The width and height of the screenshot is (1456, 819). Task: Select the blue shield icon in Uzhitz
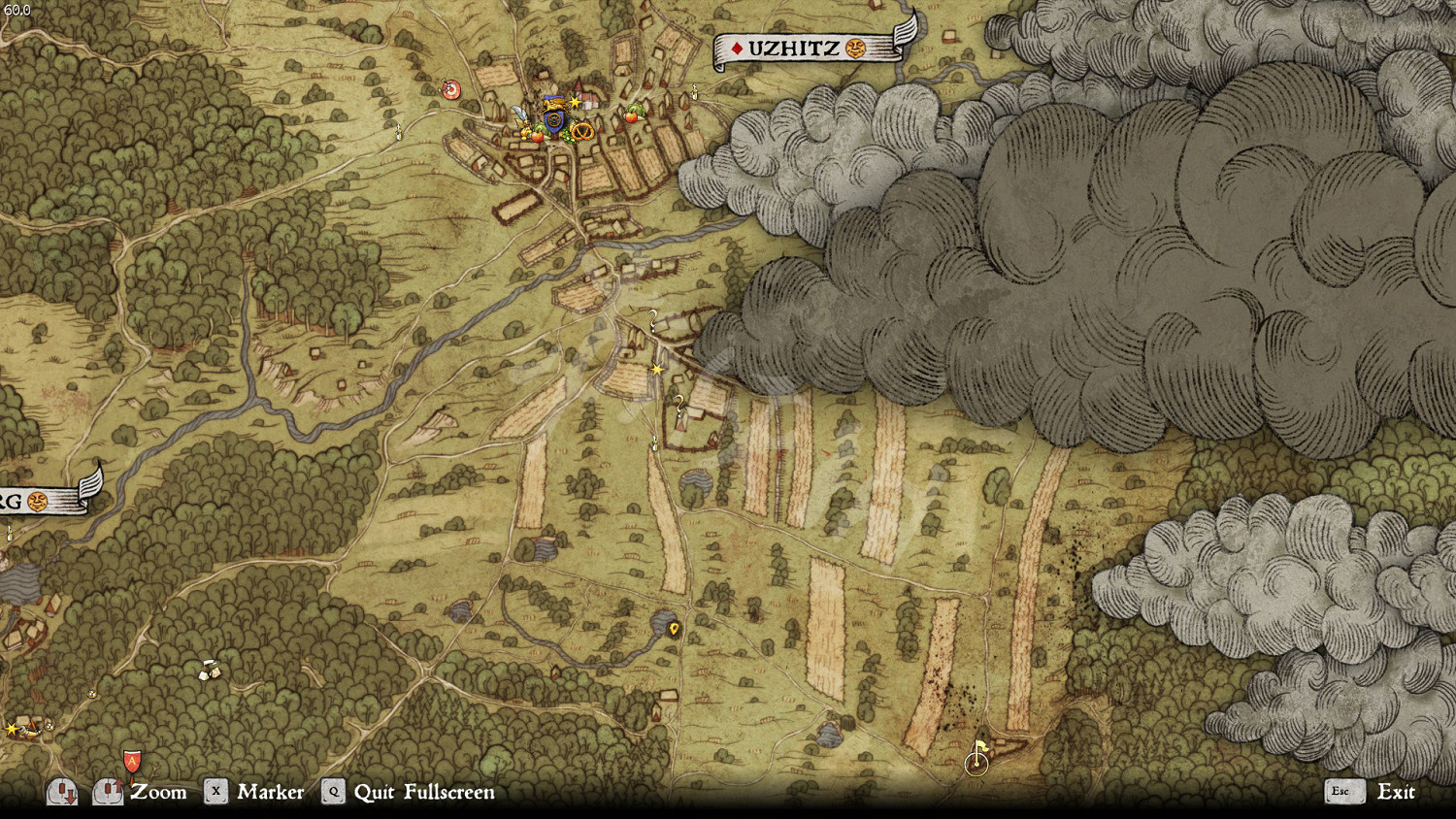[x=554, y=119]
